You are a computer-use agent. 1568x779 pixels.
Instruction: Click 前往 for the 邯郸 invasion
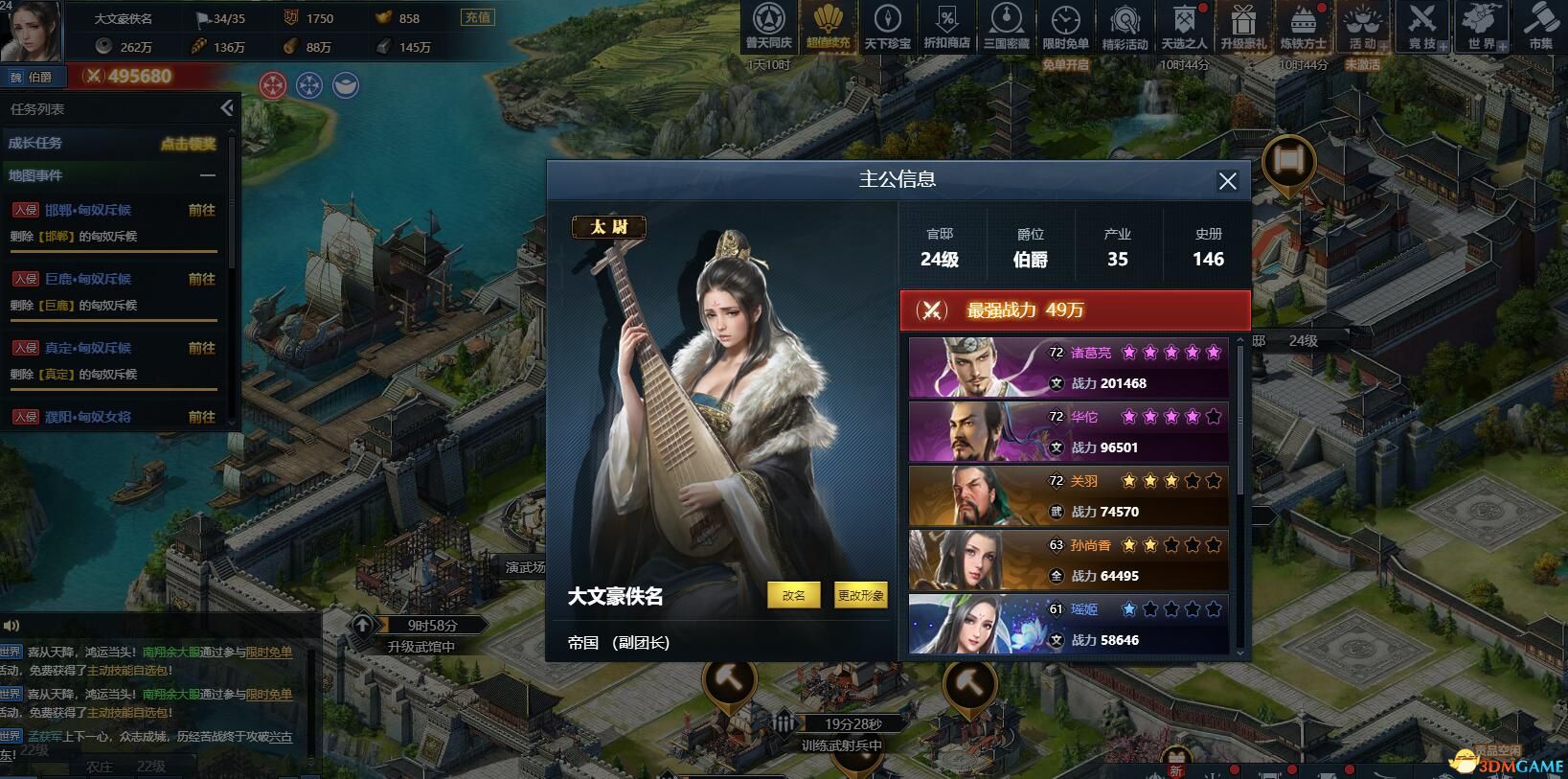pyautogui.click(x=201, y=209)
